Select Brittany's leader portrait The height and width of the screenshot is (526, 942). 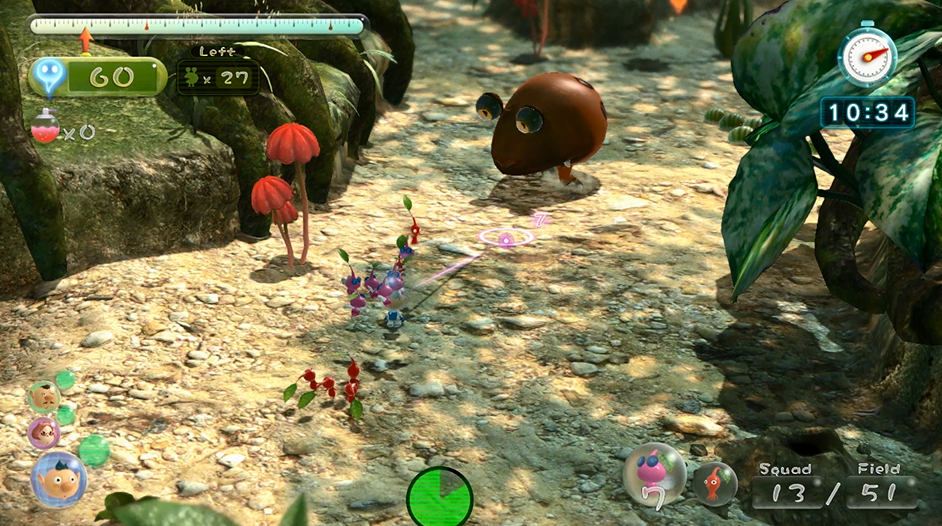coord(43,433)
